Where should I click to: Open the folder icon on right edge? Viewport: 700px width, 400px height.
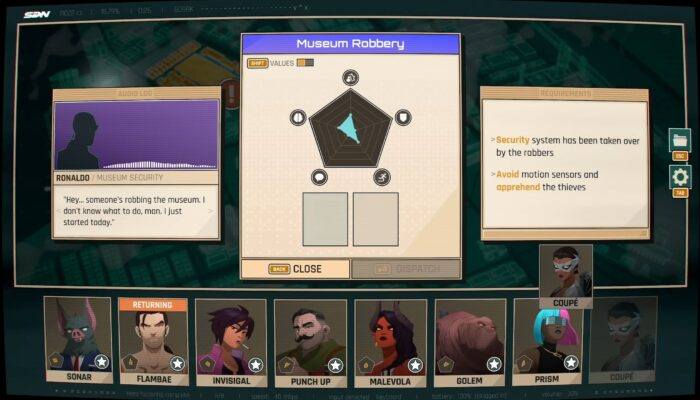pyautogui.click(x=680, y=140)
